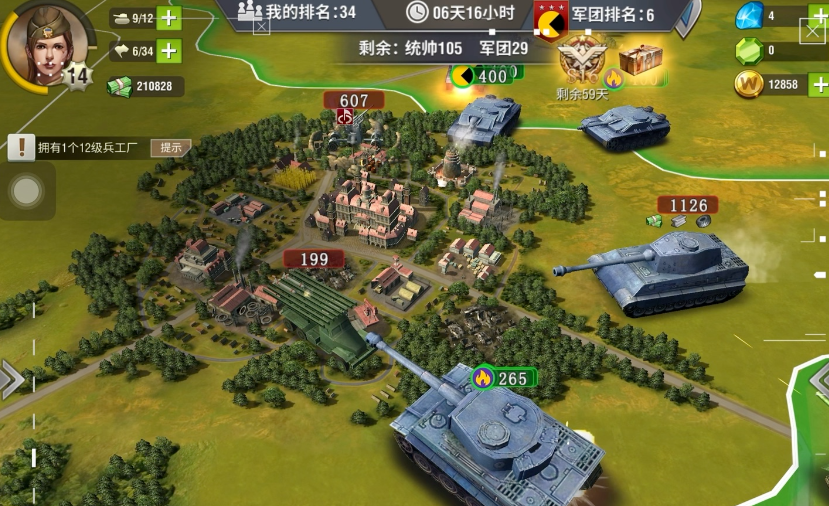Open the 军团排名 legion ranking panel
829x506 pixels.
click(596, 15)
